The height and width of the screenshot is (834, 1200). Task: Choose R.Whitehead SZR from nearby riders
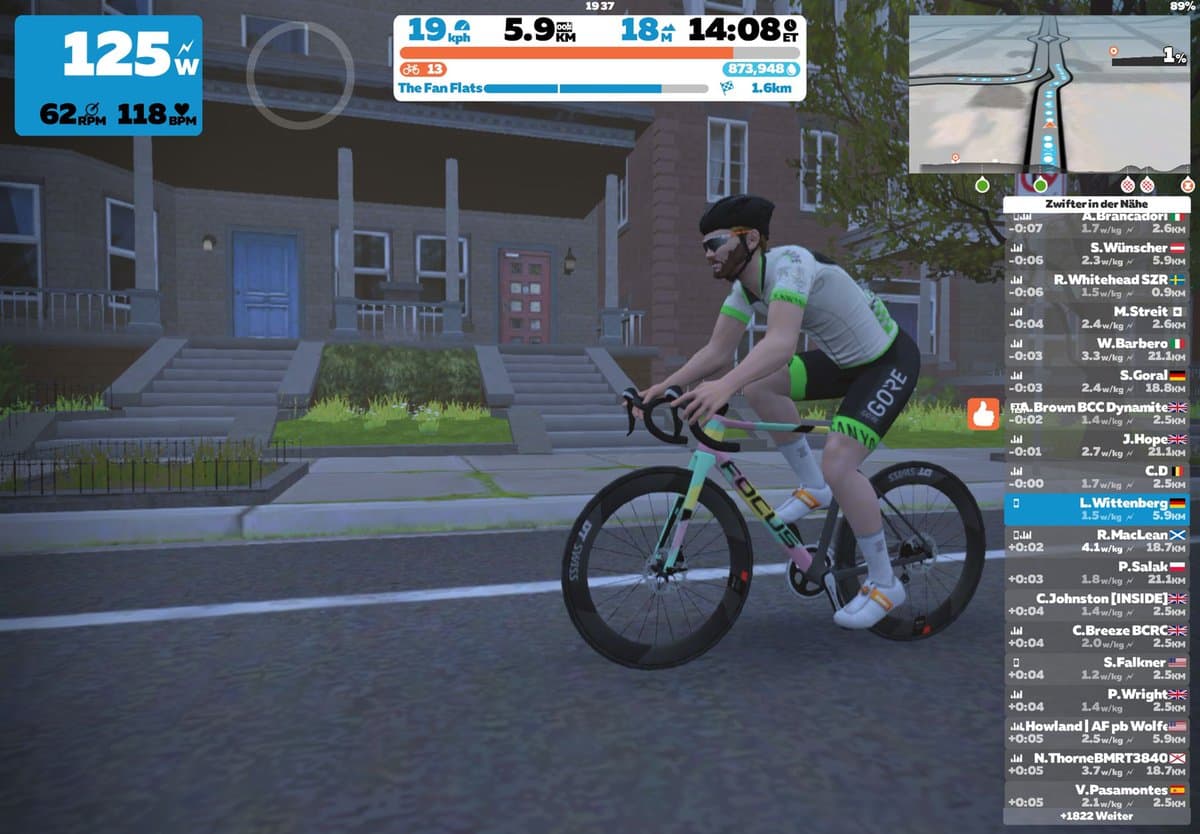coord(1099,286)
